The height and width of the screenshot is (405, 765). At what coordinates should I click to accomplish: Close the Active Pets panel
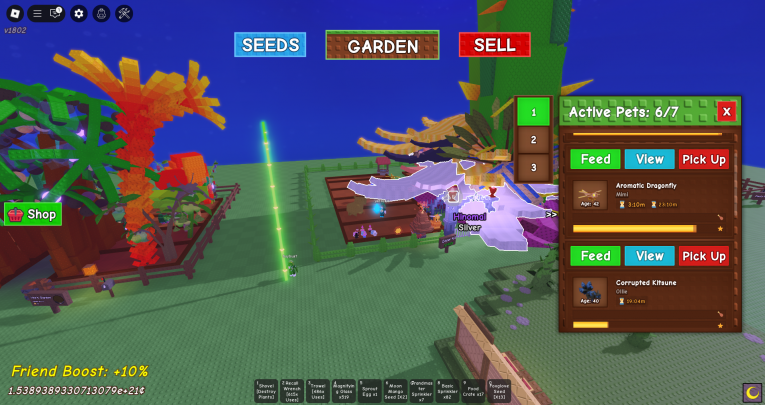(727, 111)
